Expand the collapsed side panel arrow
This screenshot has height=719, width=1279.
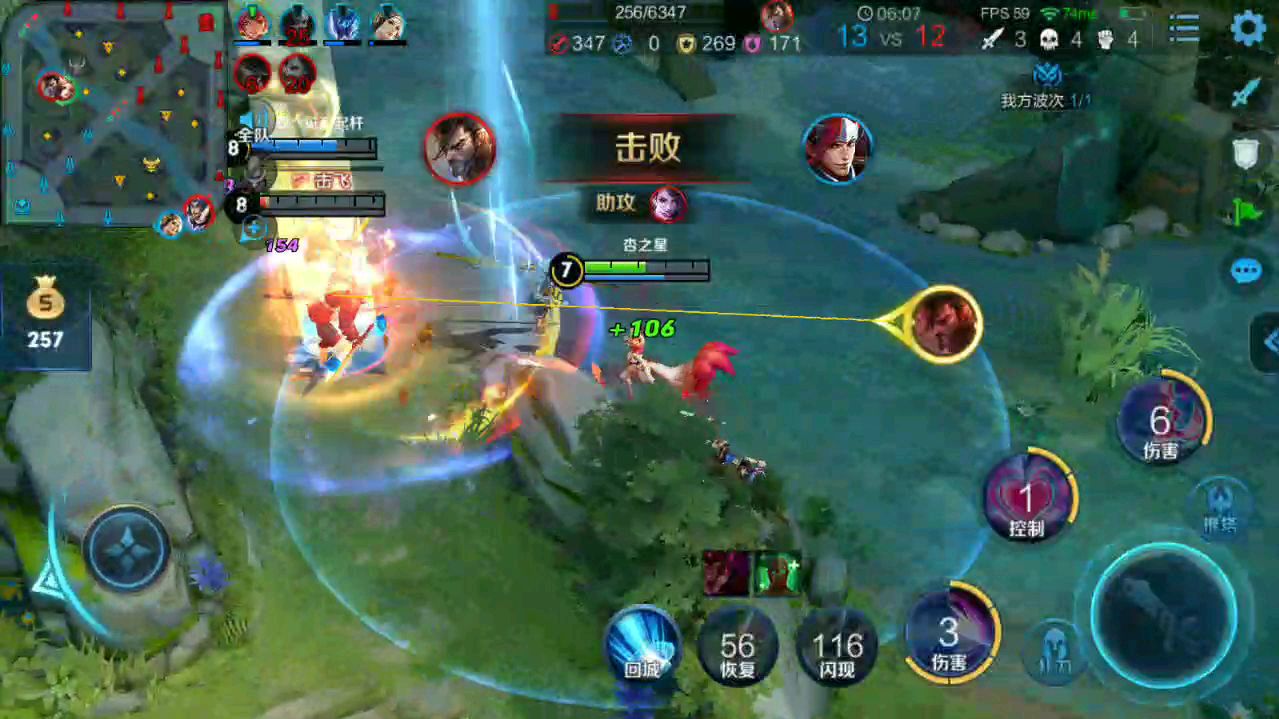[1267, 342]
